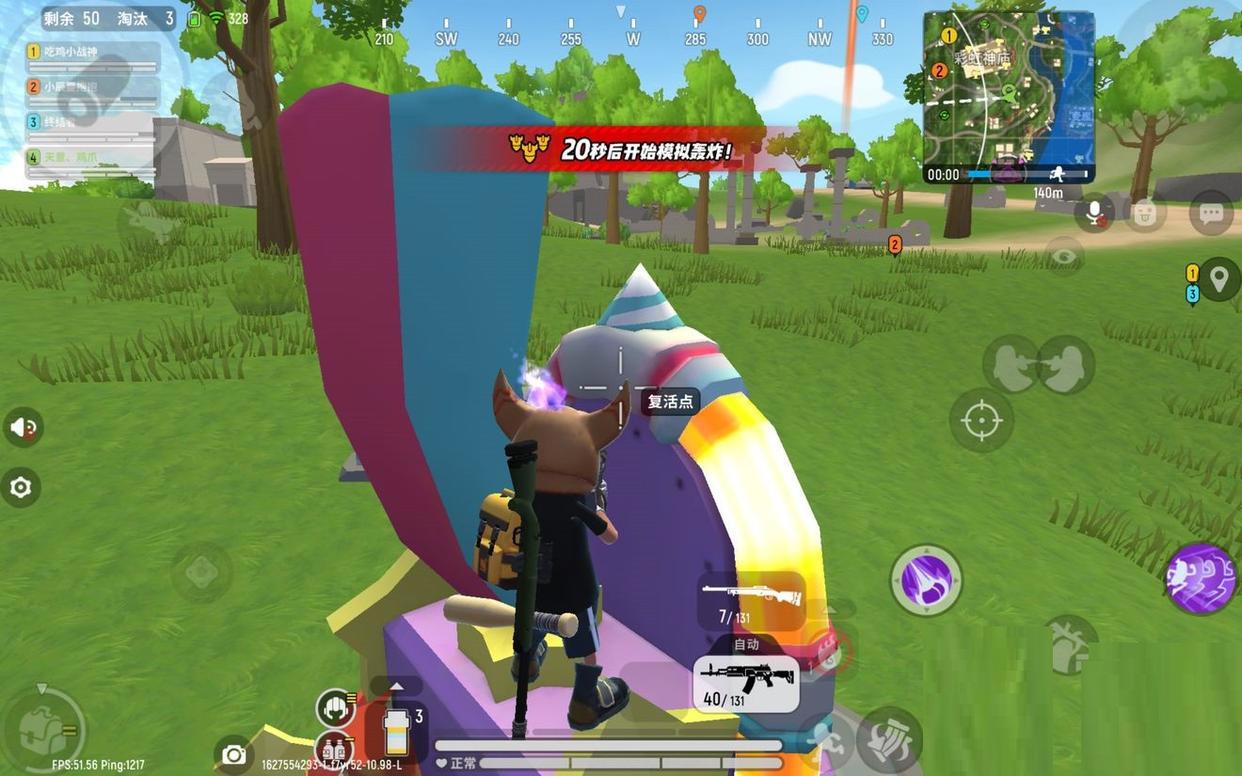The height and width of the screenshot is (776, 1242).
Task: Activate the purple dash skill with arrows
Action: 926,579
